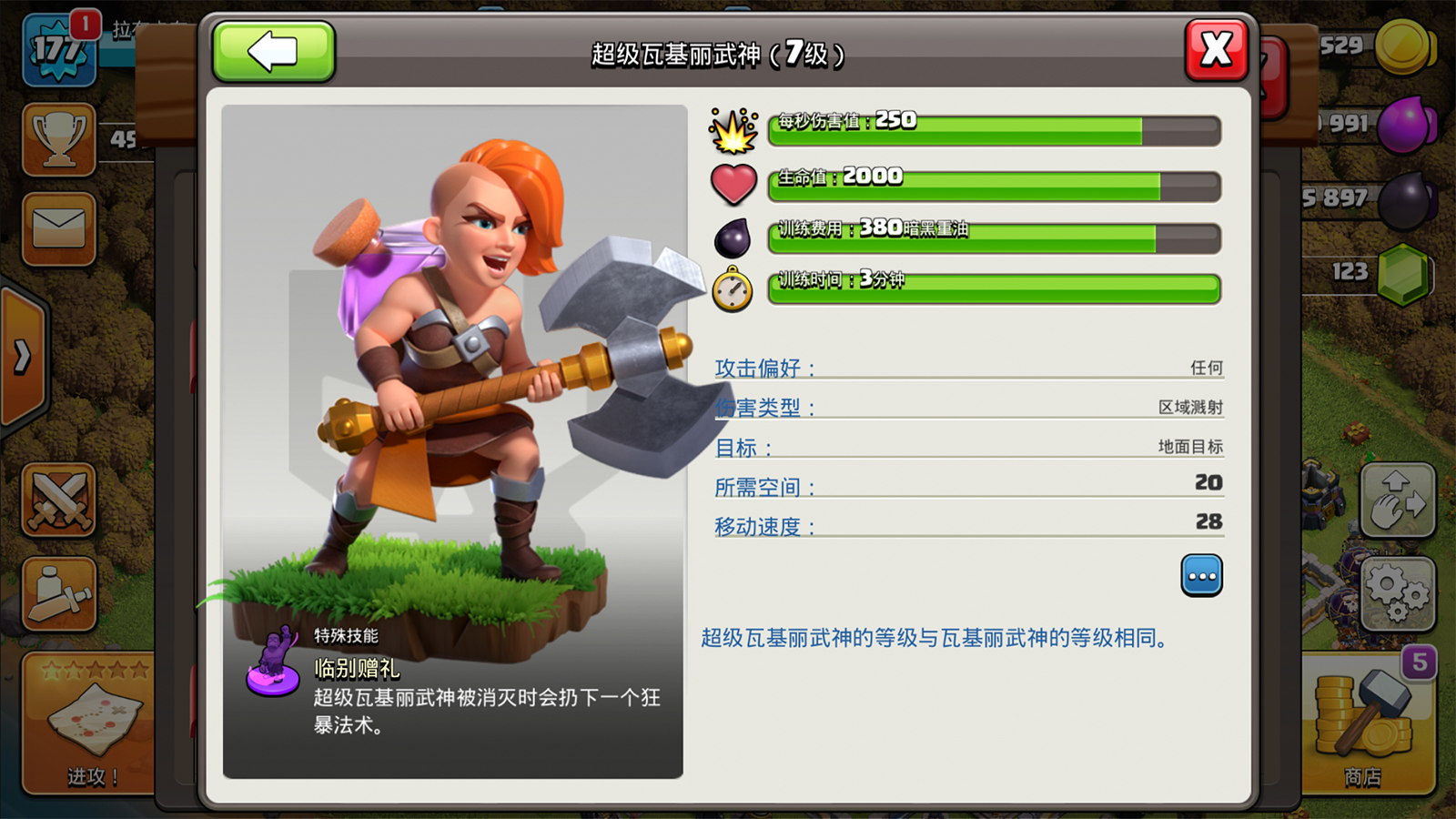
Task: Click the blue ellipsis more-info button
Action: click(1202, 576)
